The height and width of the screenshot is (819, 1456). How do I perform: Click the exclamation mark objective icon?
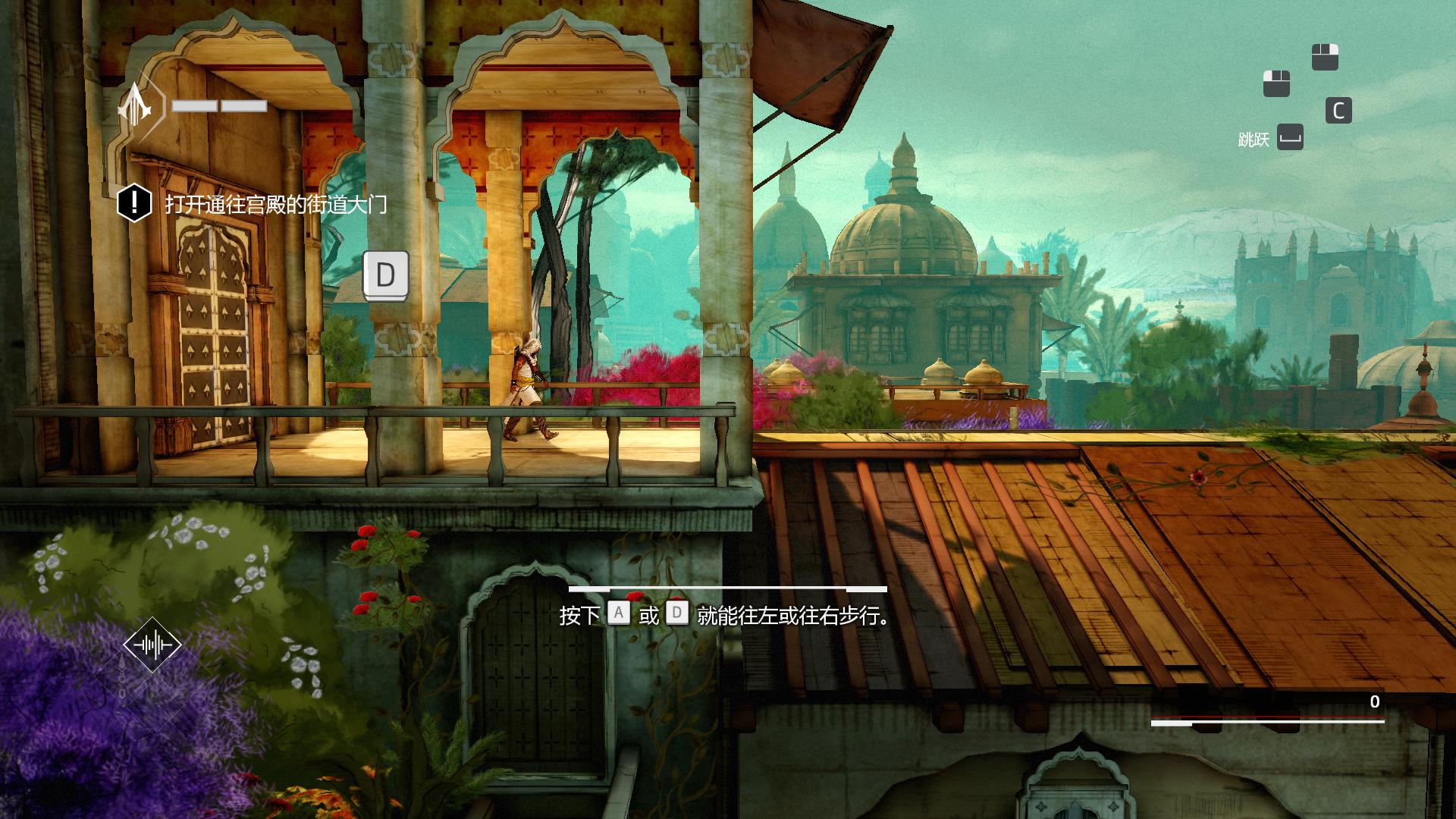pyautogui.click(x=135, y=203)
